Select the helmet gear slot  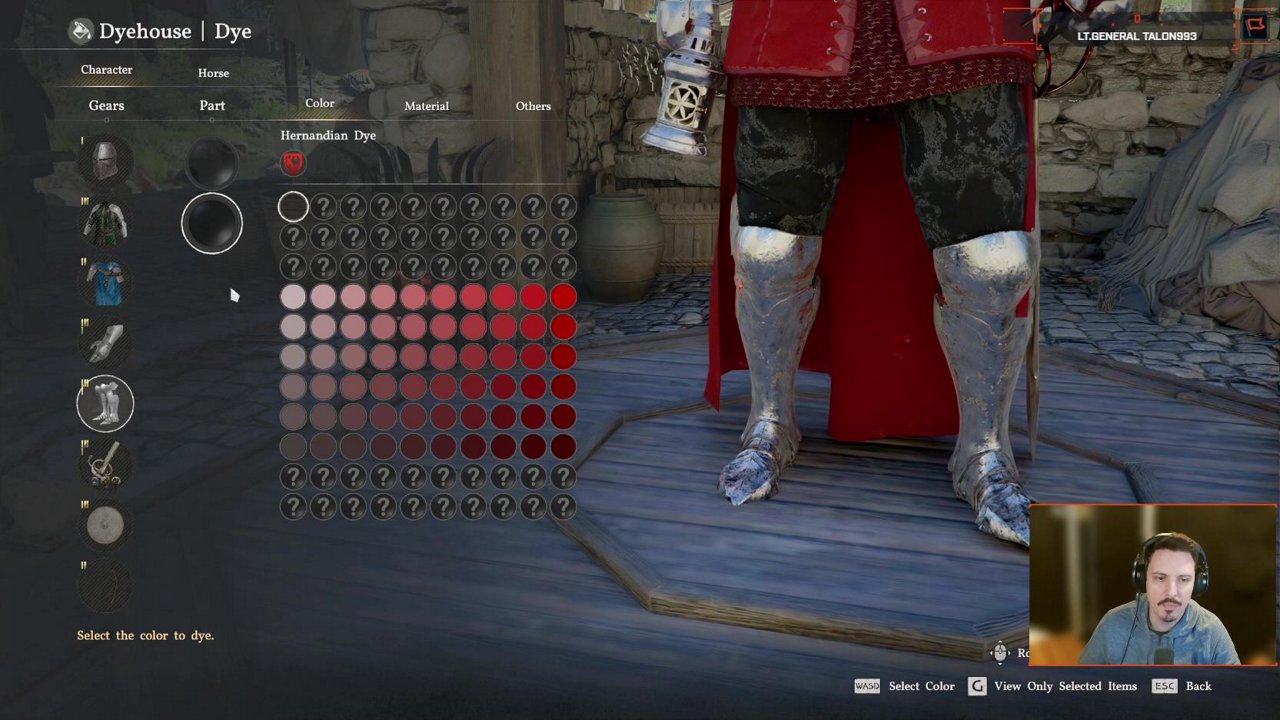point(105,161)
